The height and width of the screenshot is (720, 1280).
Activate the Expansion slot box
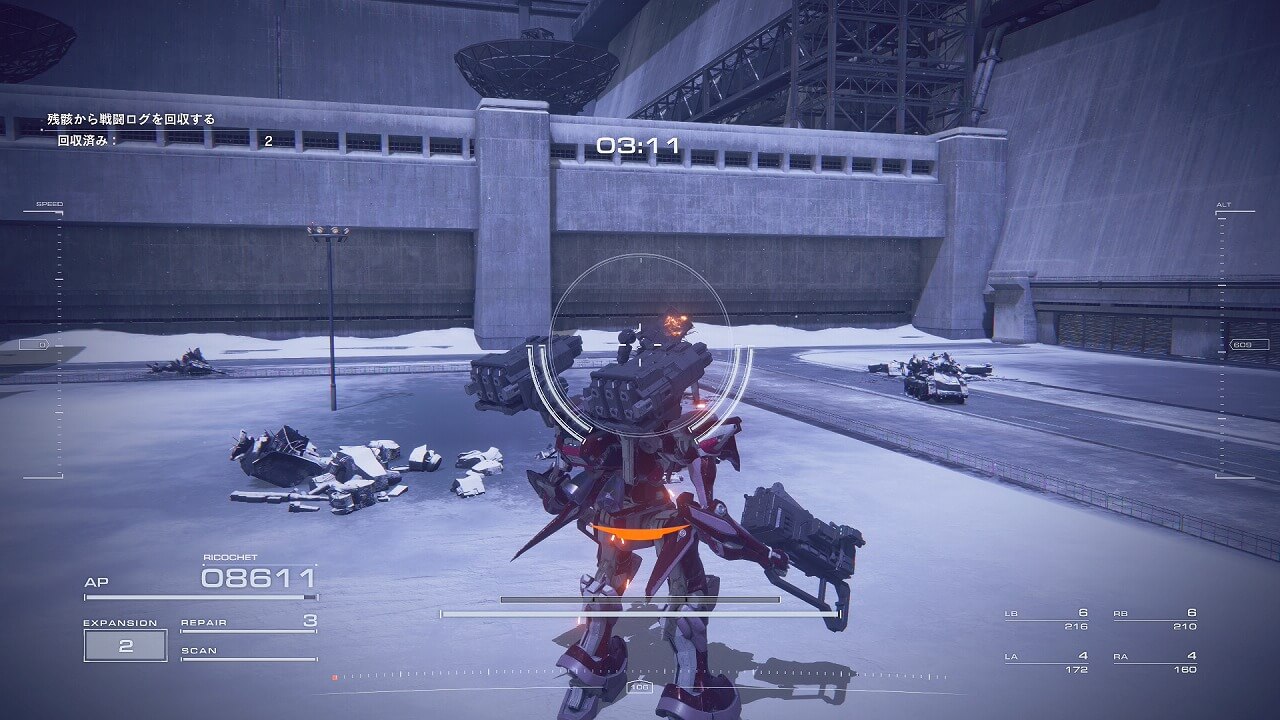pyautogui.click(x=125, y=645)
